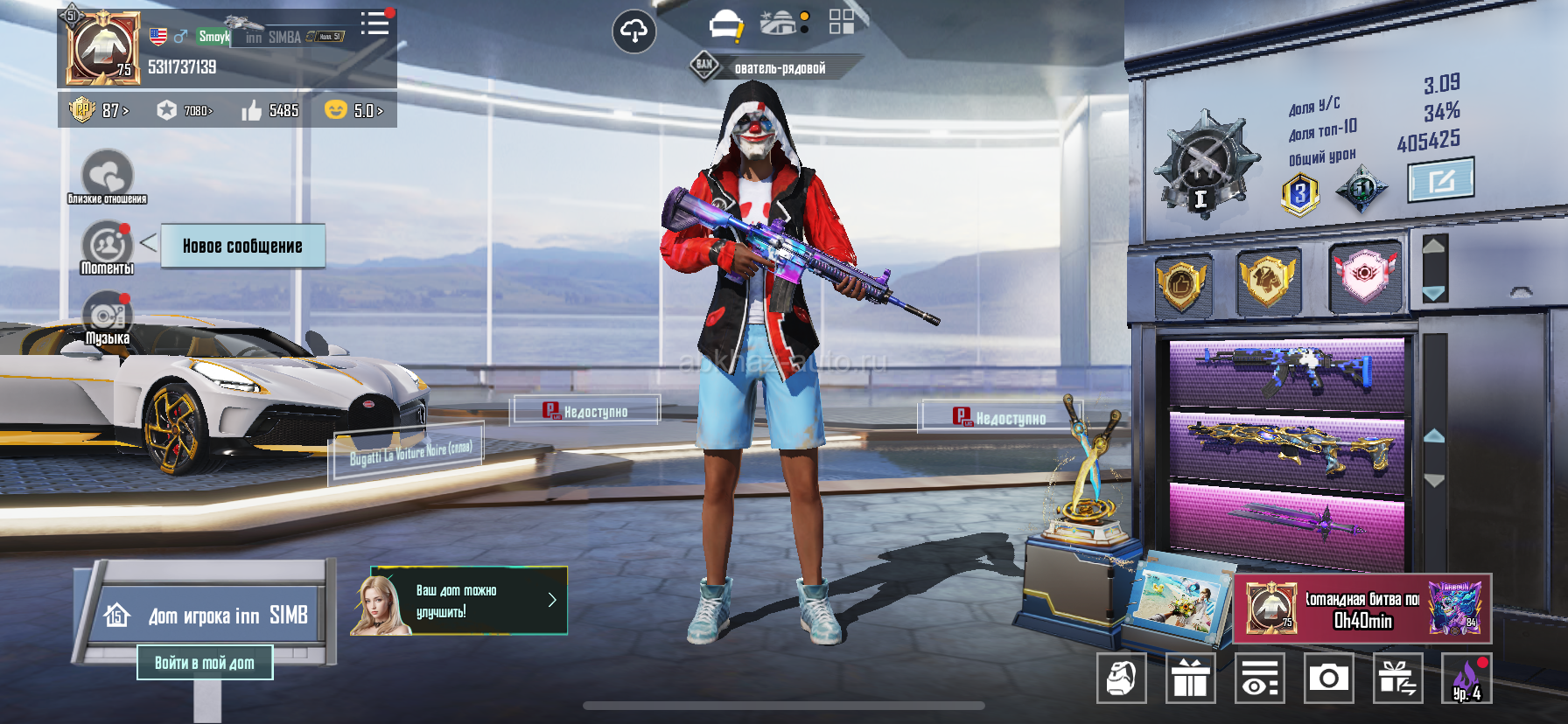Open the purple flame level 4 icon
Screen dimensions: 1568x724
coord(1466,678)
